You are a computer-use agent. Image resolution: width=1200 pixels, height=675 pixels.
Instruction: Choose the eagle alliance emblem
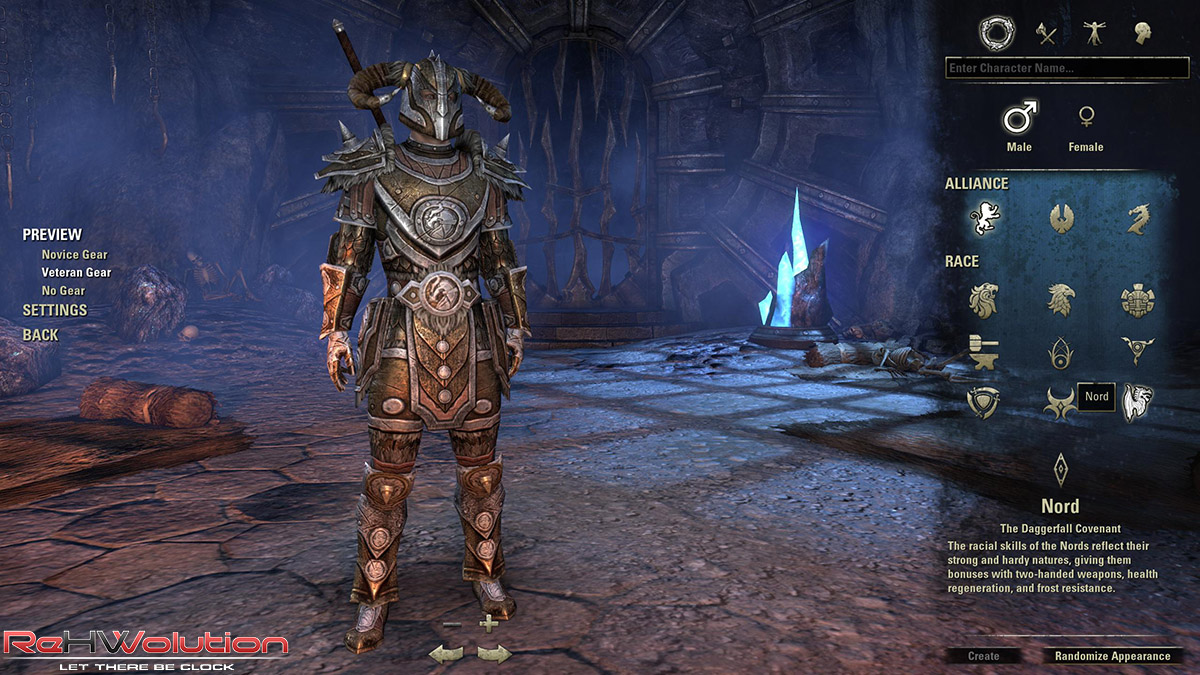coord(1061,217)
